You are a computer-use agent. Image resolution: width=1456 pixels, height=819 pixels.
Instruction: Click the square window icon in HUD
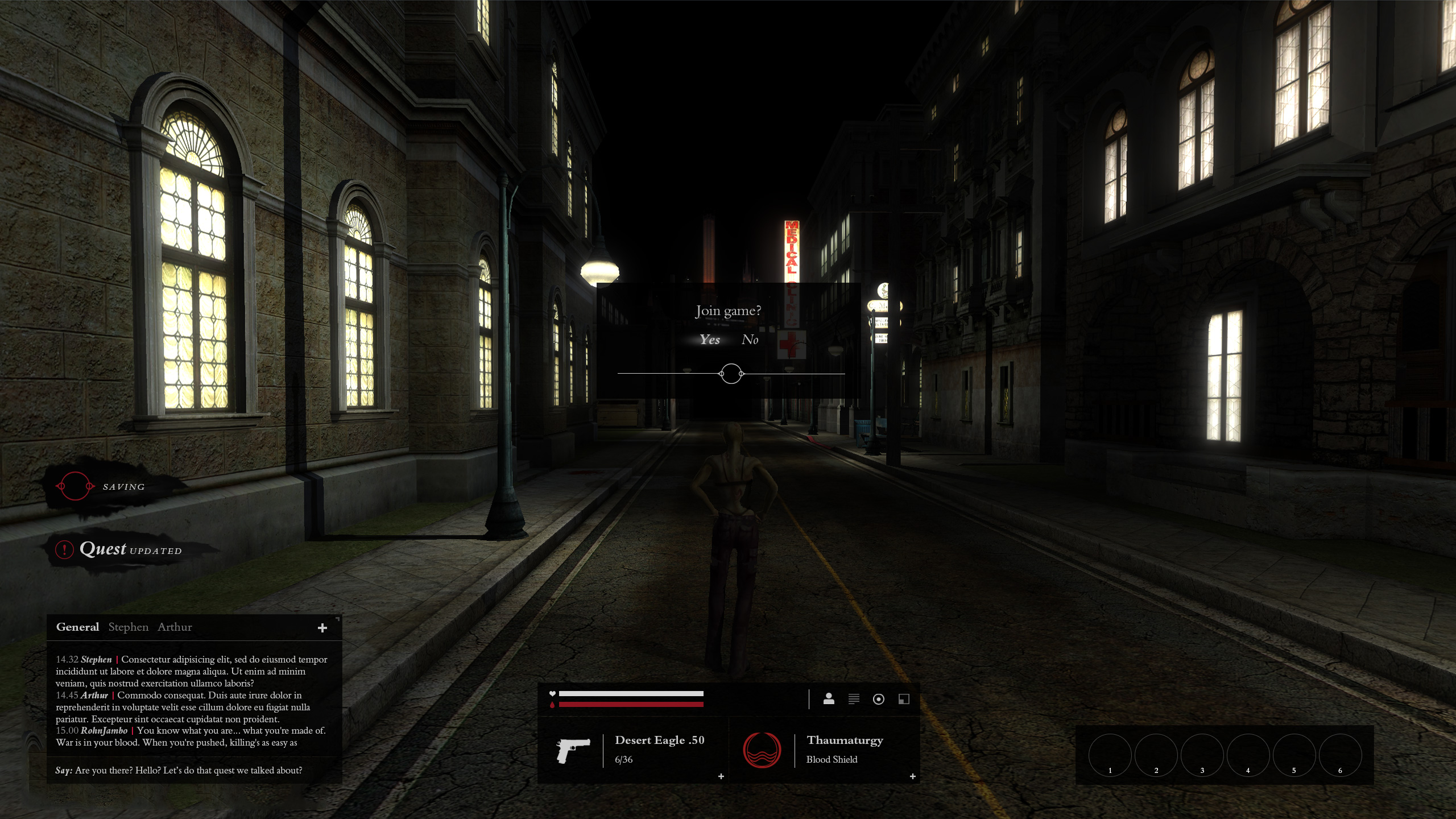tap(904, 699)
